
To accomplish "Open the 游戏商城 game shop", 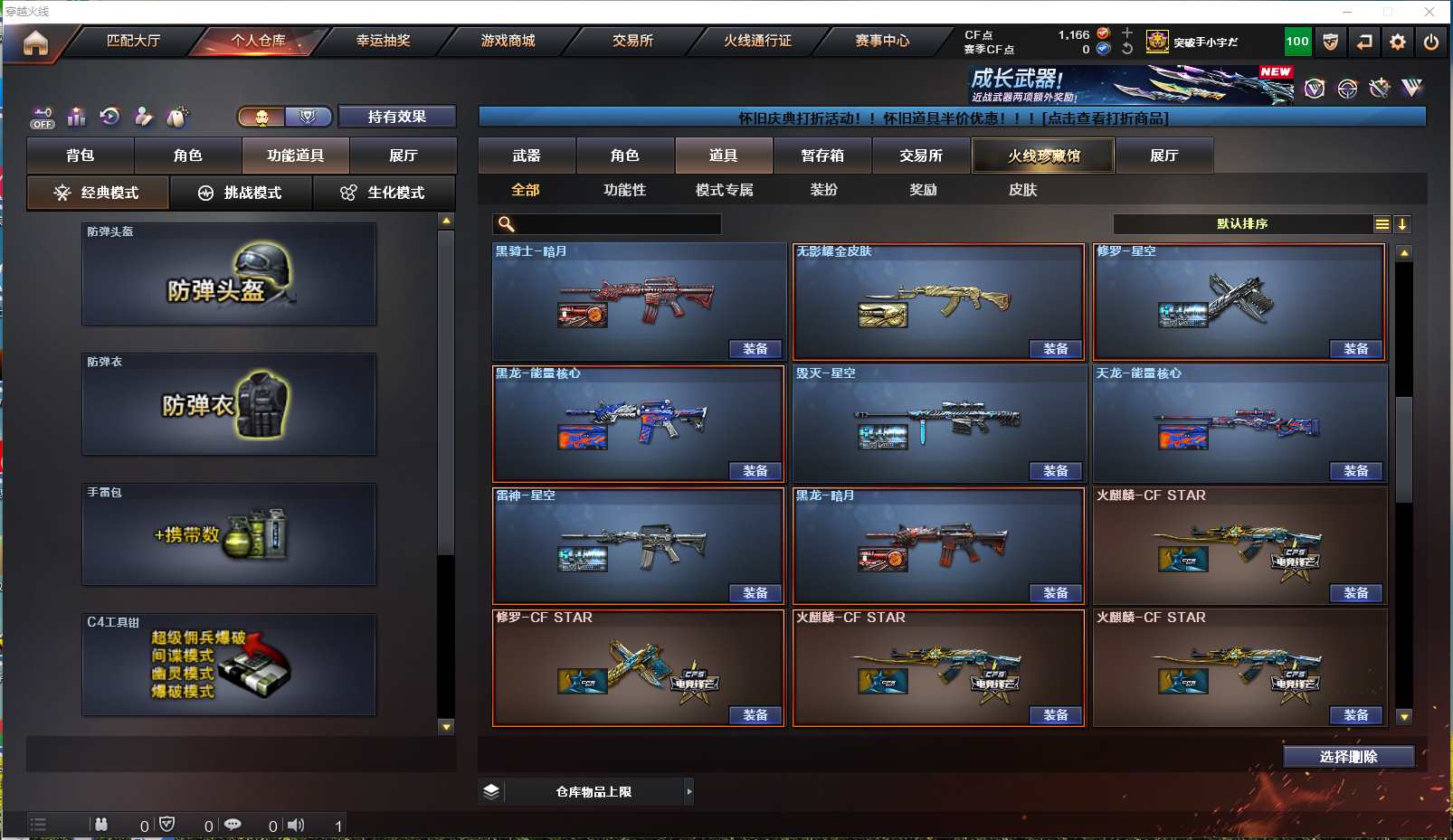I will click(x=508, y=41).
